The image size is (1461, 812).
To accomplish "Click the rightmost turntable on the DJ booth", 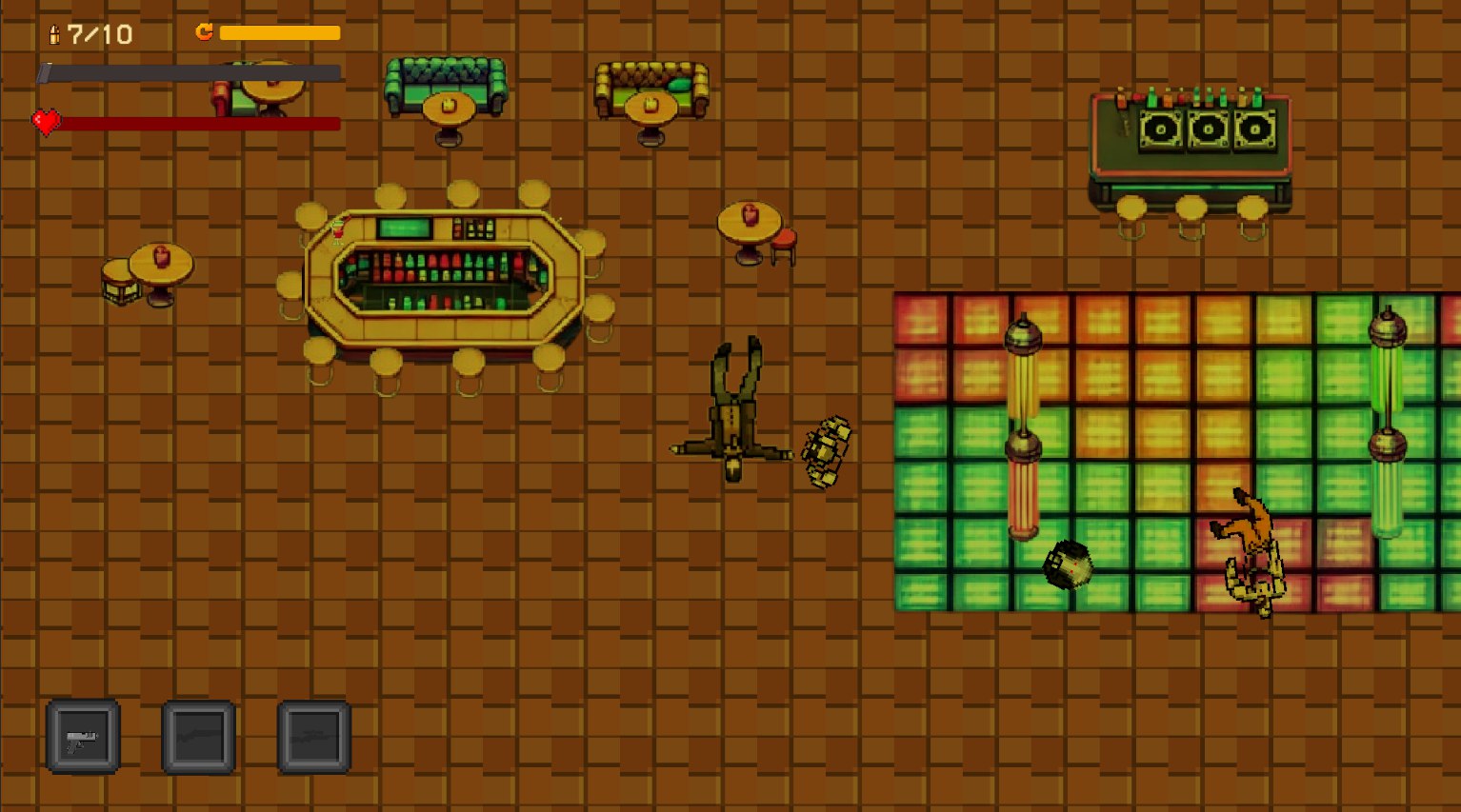I will click(x=1253, y=127).
